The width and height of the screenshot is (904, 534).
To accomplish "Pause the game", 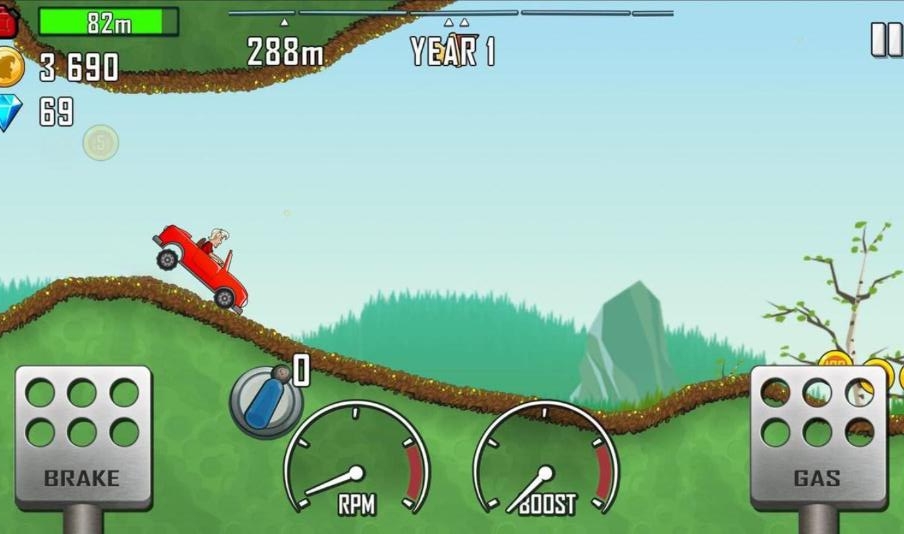I will pos(886,39).
